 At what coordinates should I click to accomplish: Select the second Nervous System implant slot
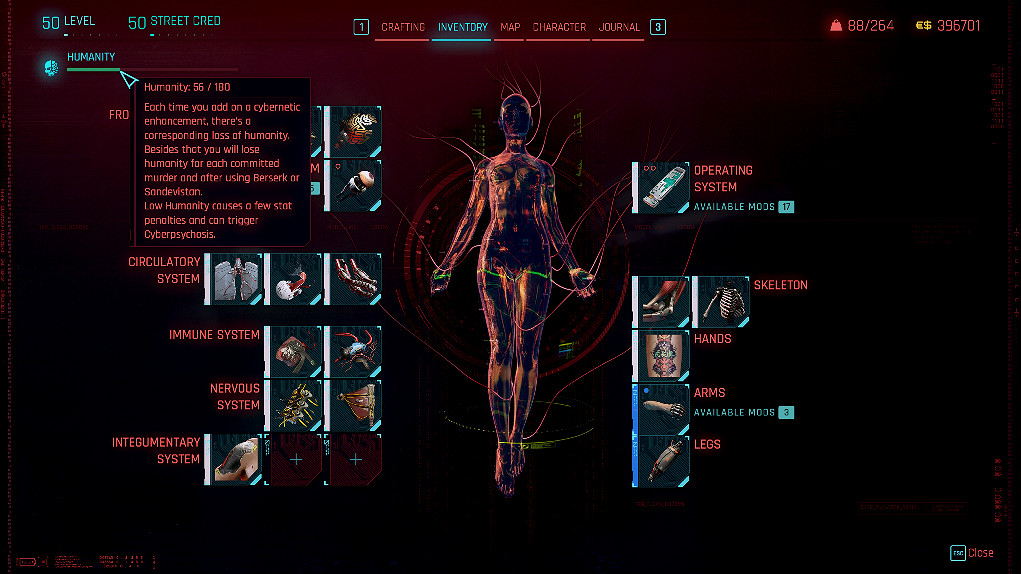355,405
